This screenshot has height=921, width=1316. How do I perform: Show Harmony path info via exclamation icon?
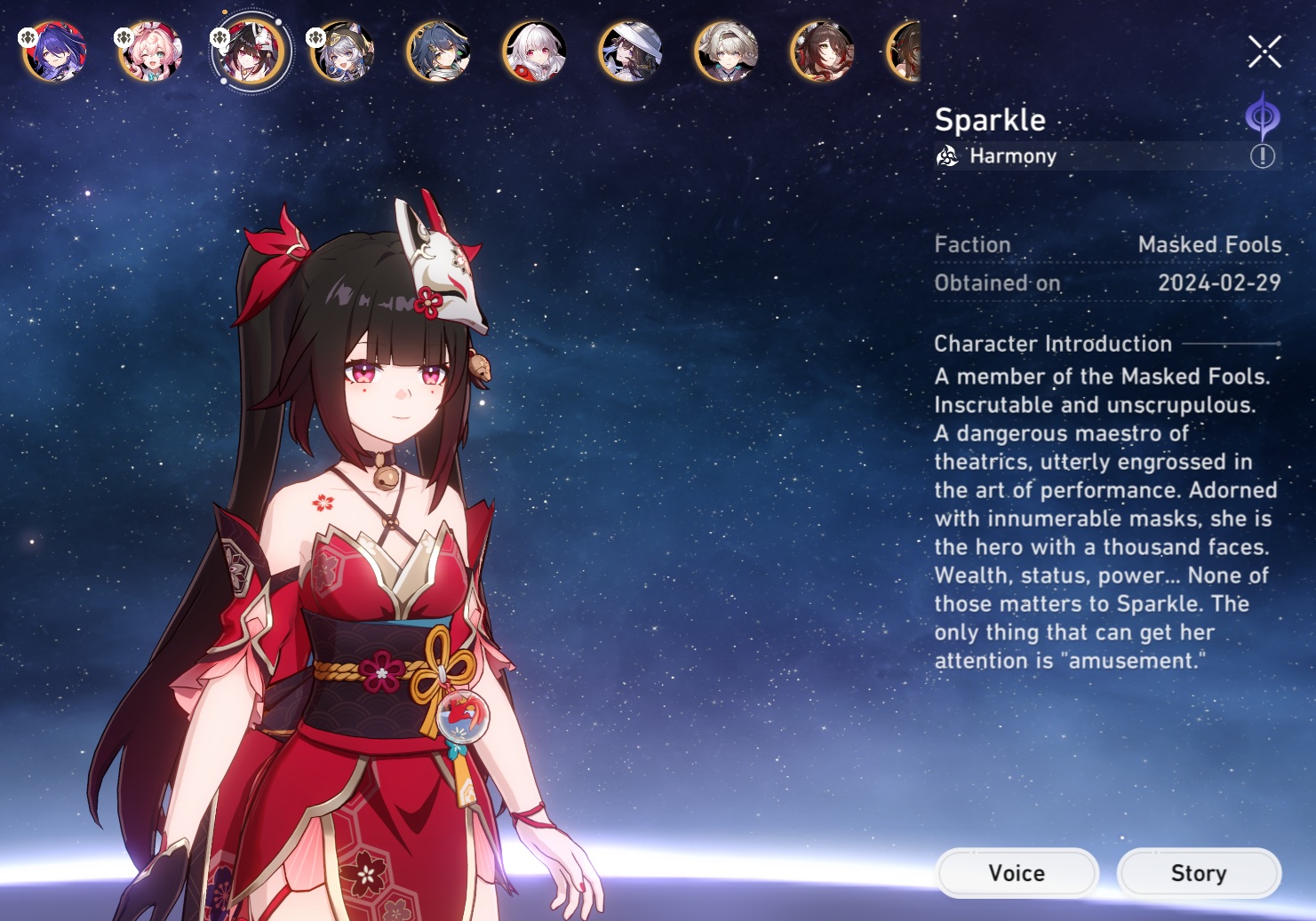1262,156
